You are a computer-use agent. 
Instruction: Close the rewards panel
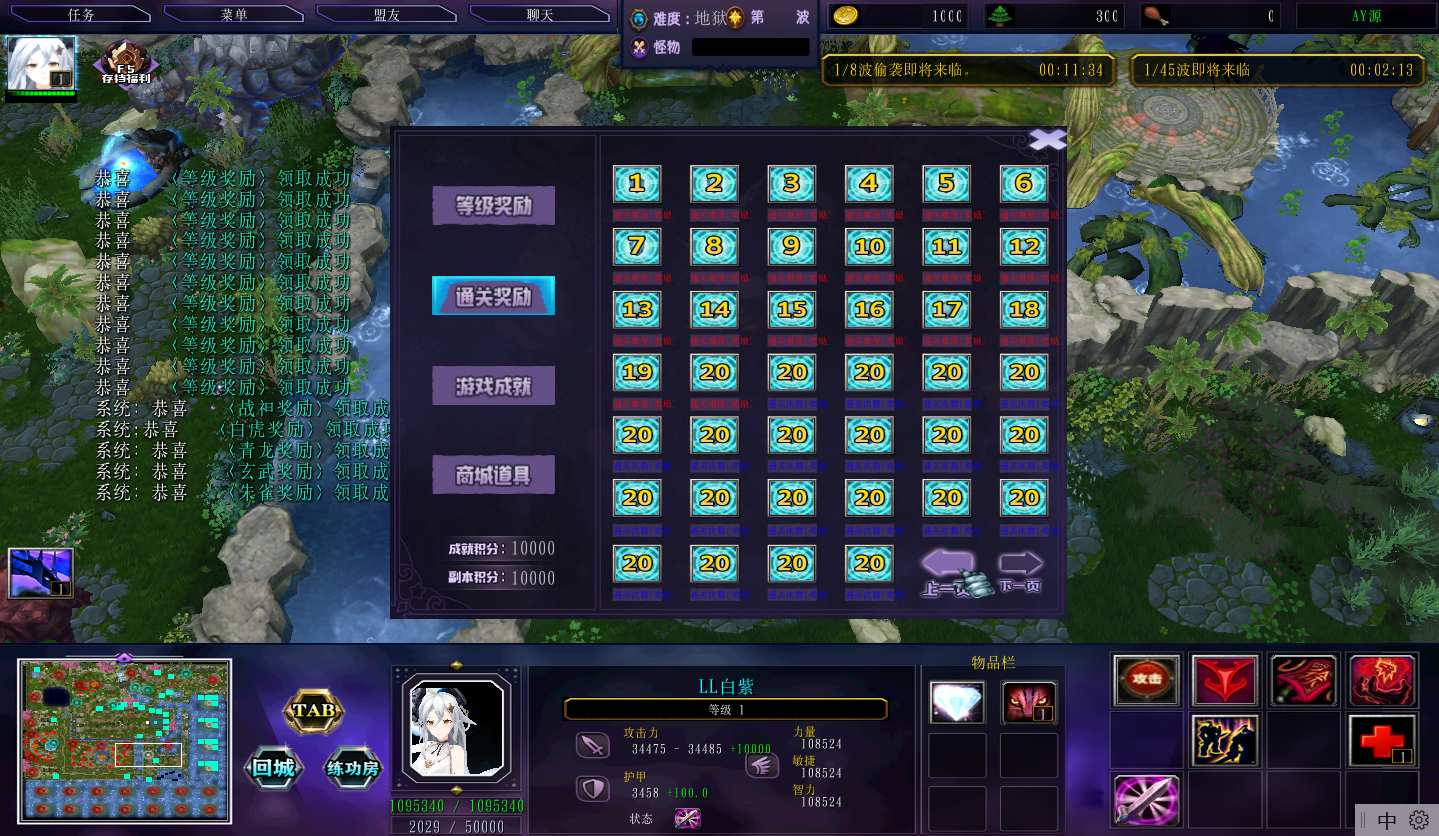tap(1047, 140)
